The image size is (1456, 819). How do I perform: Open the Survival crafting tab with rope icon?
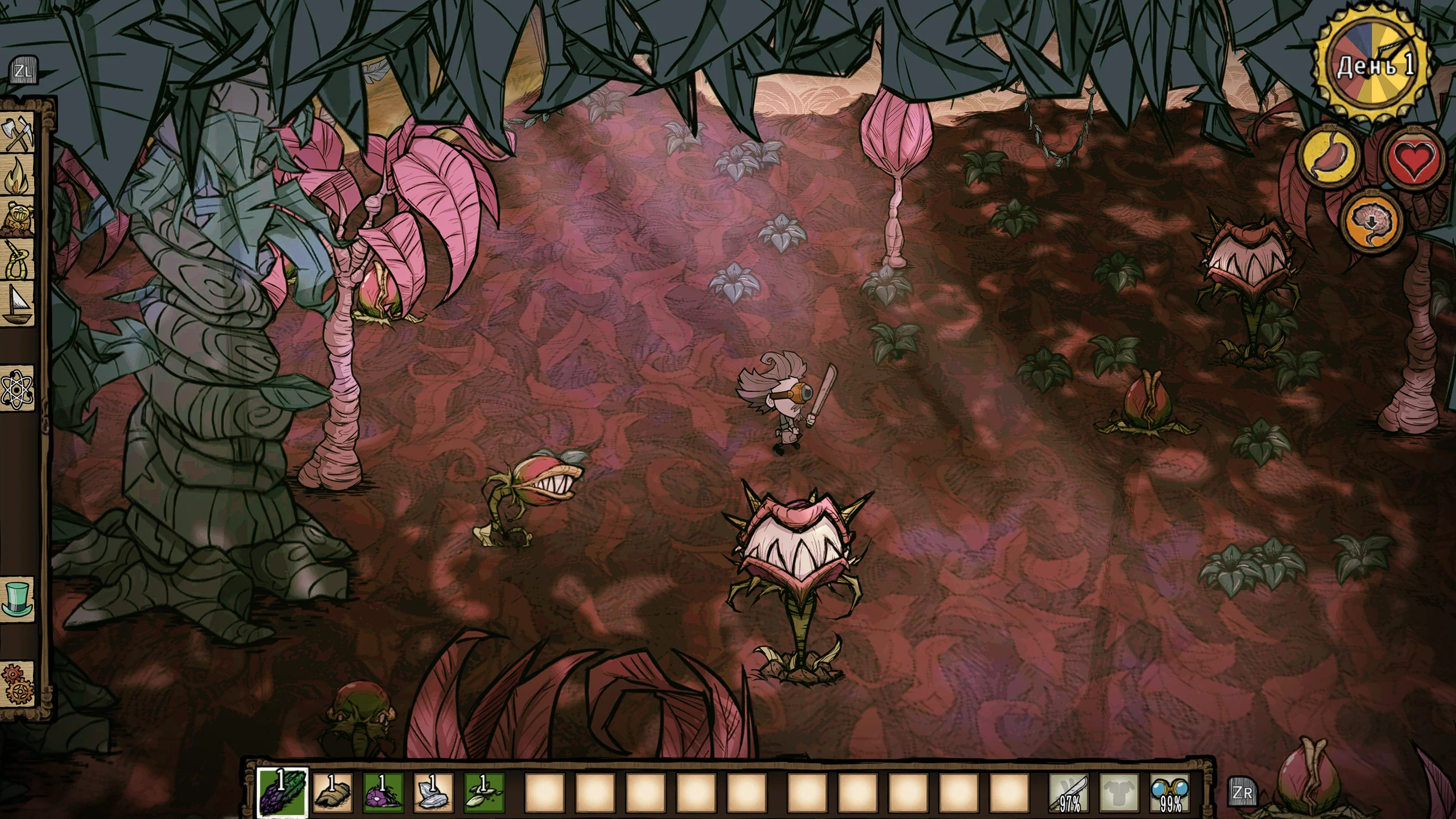[x=19, y=260]
